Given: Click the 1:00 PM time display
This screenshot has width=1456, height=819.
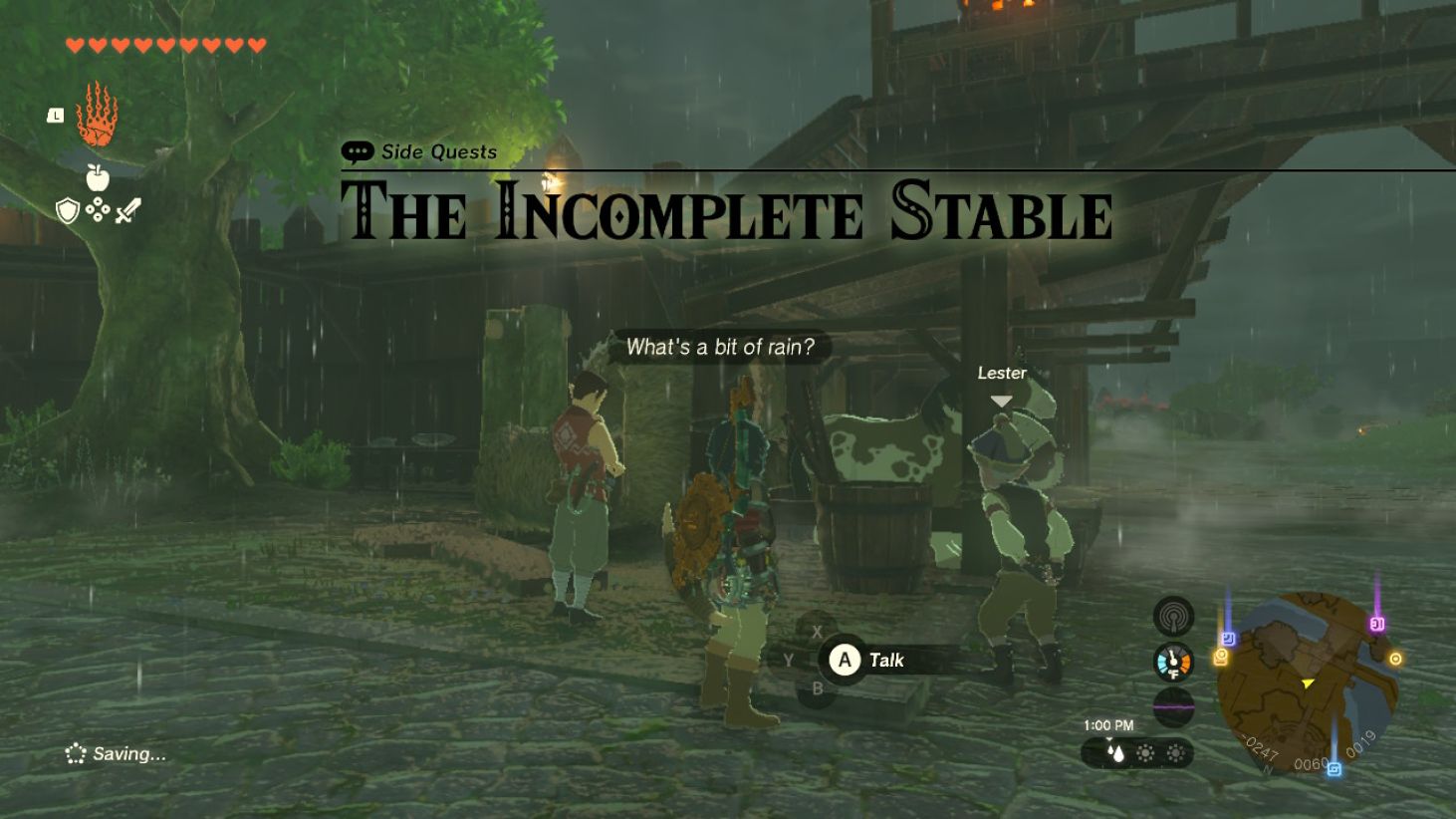Looking at the screenshot, I should [1109, 724].
